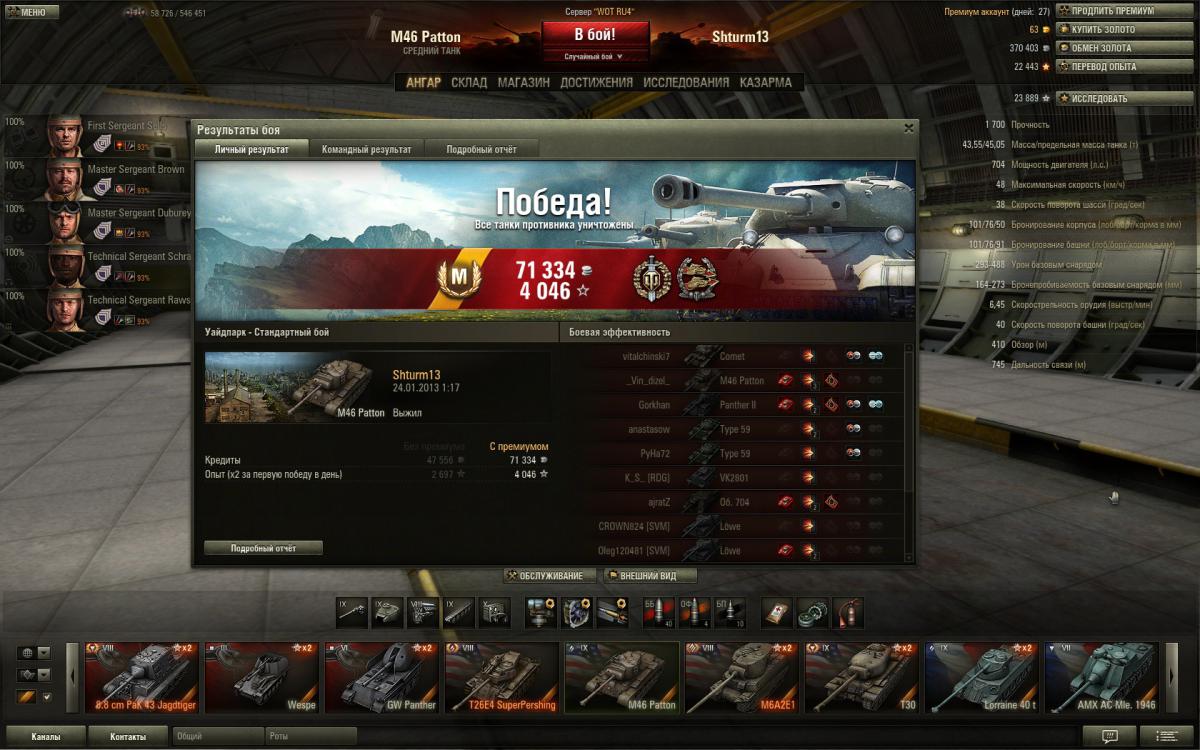Open Внешний вид customization
The width and height of the screenshot is (1200, 750).
click(650, 576)
